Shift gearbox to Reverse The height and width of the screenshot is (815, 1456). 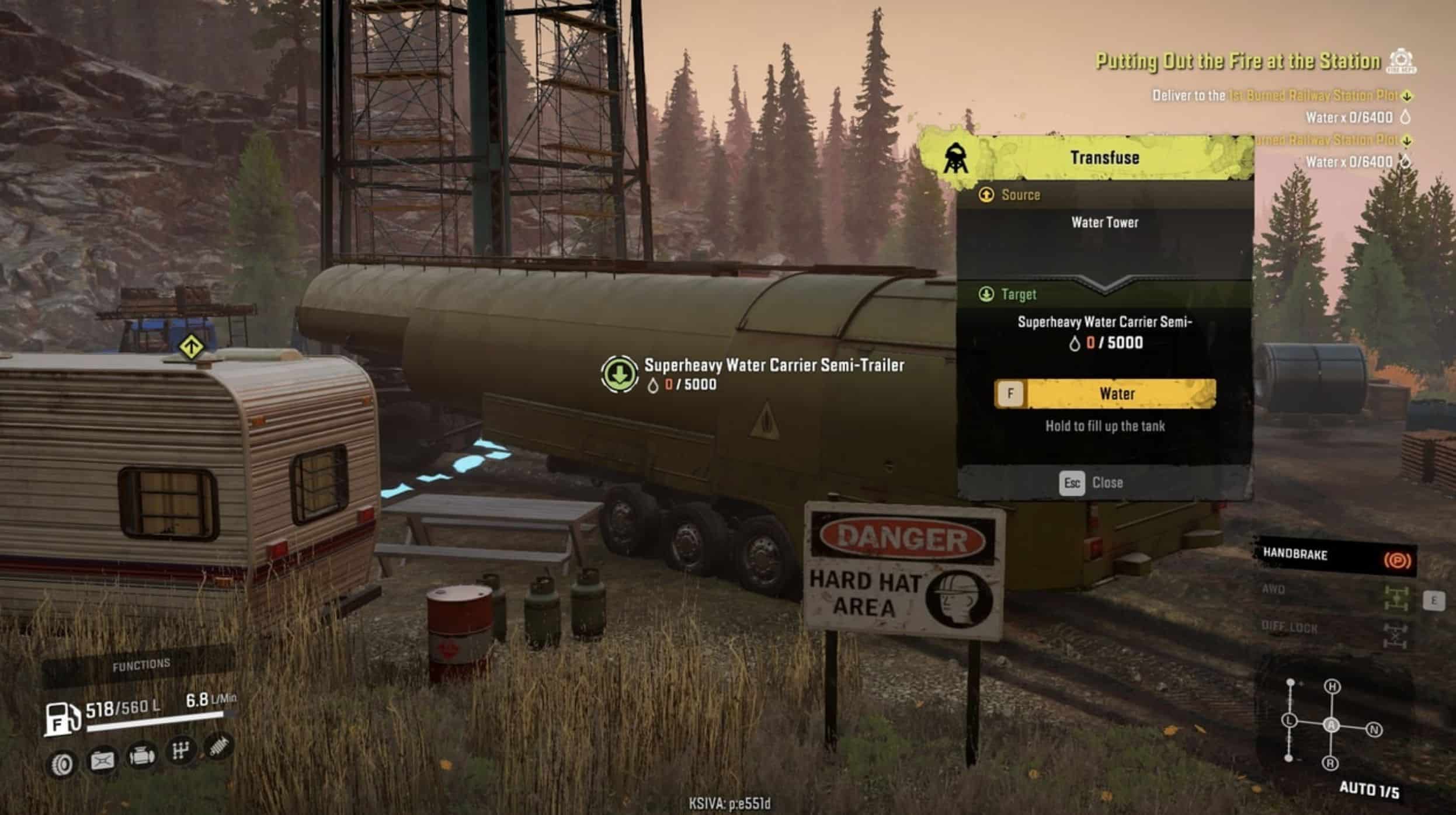click(1330, 763)
